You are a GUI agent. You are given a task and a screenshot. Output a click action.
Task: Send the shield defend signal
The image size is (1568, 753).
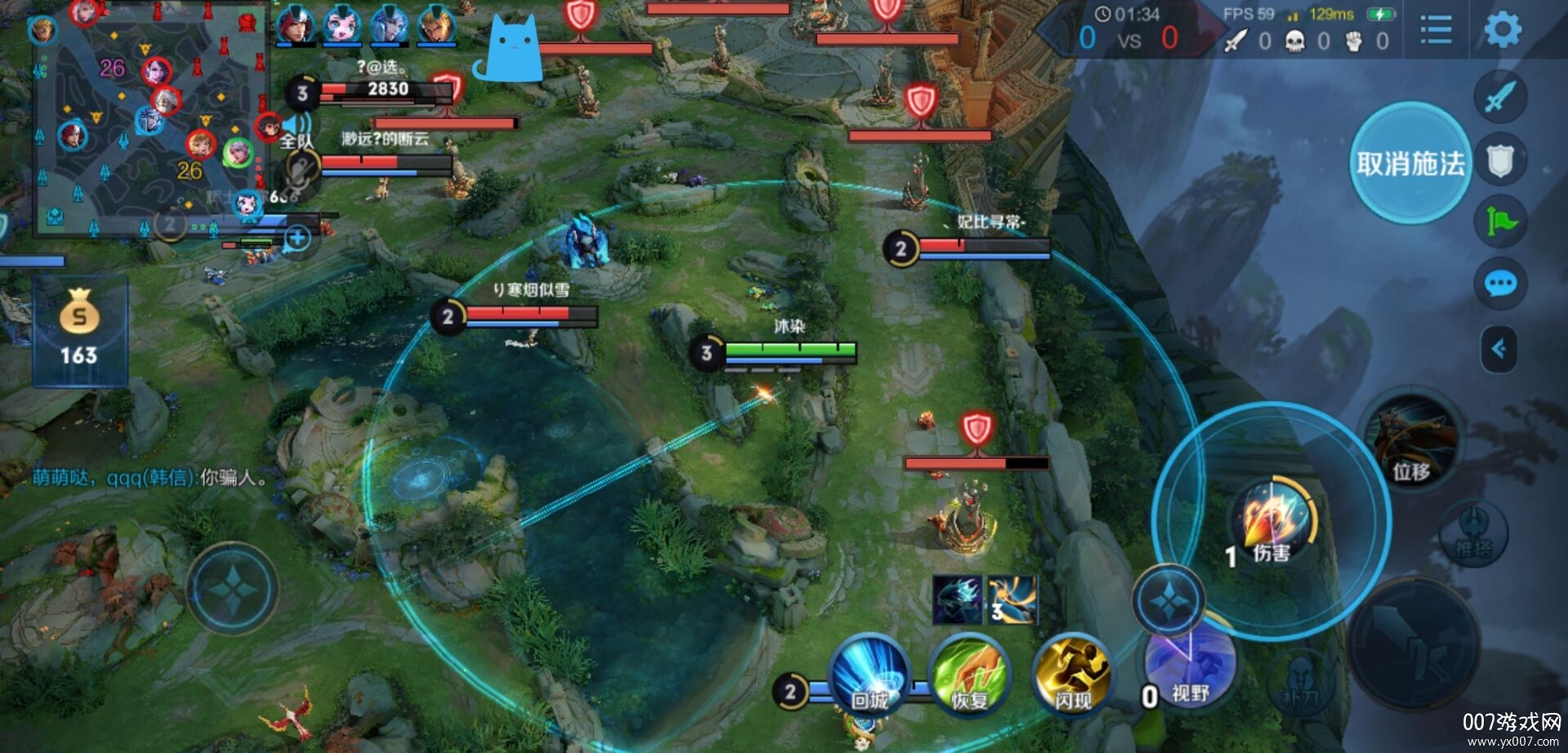[x=1500, y=160]
